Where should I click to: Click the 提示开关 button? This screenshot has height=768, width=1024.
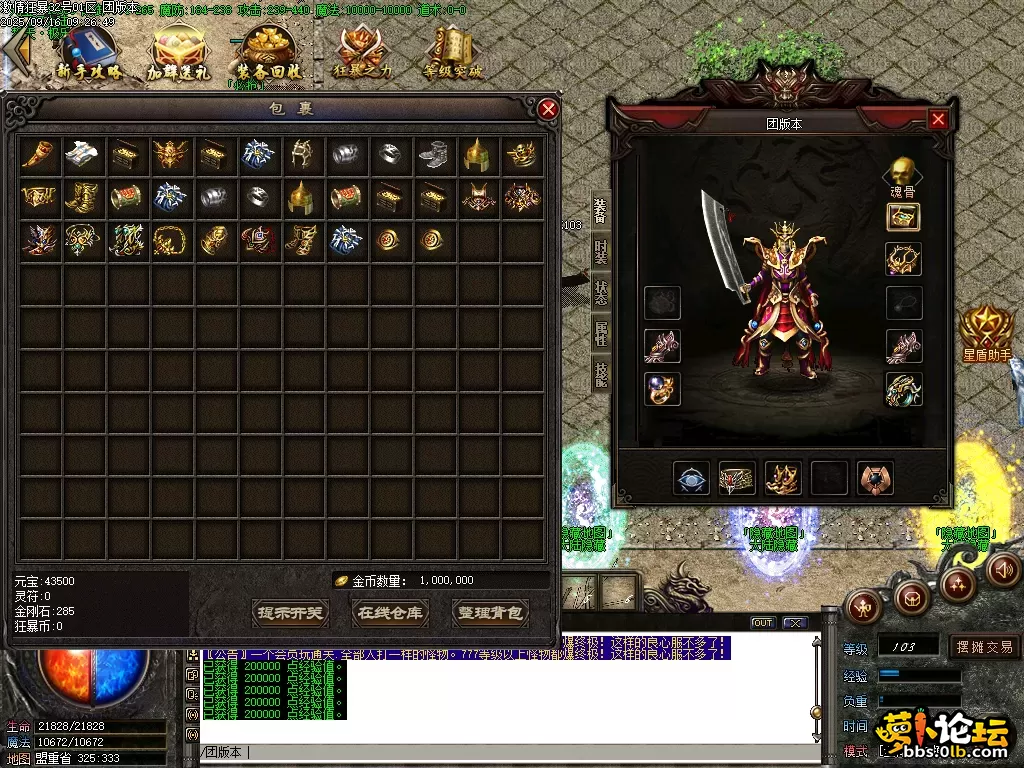tap(291, 612)
